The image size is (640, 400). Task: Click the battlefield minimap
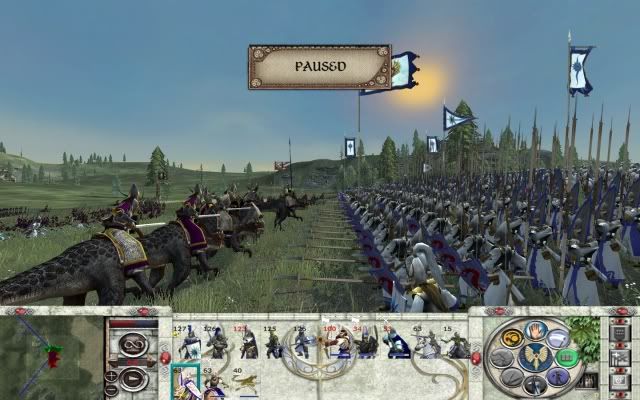tap(48, 356)
